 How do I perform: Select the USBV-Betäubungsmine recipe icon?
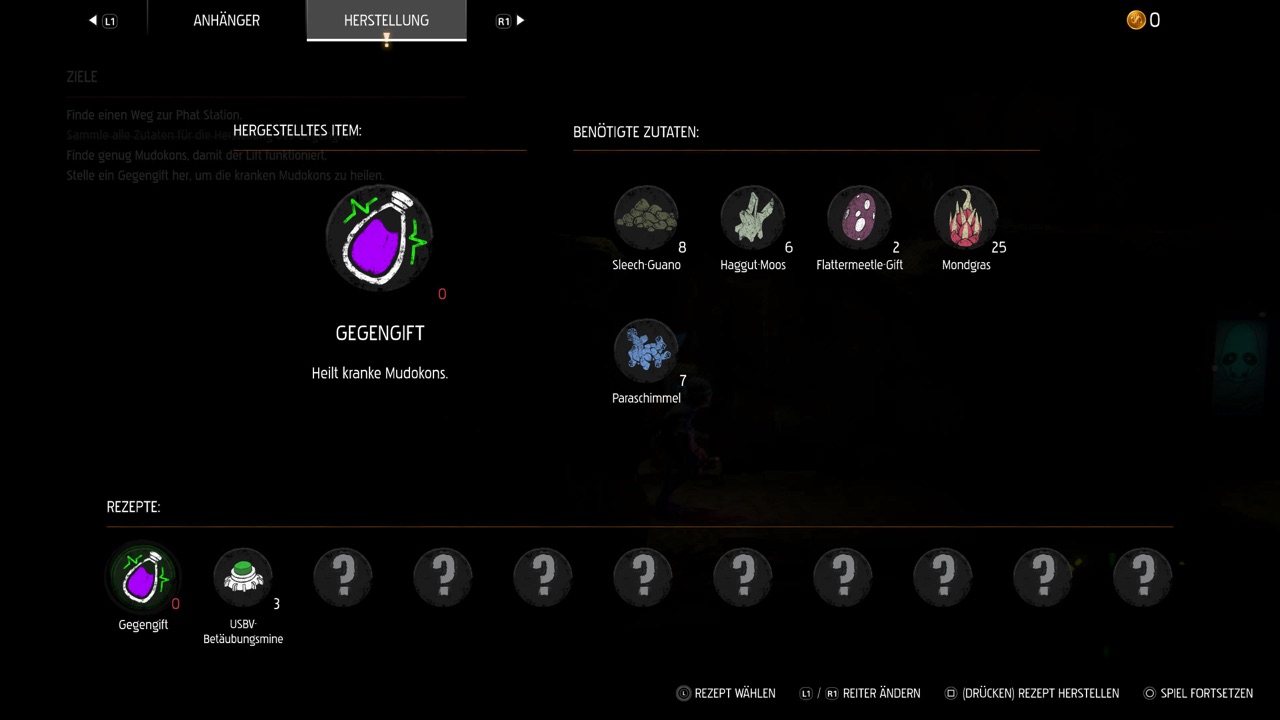pos(243,576)
